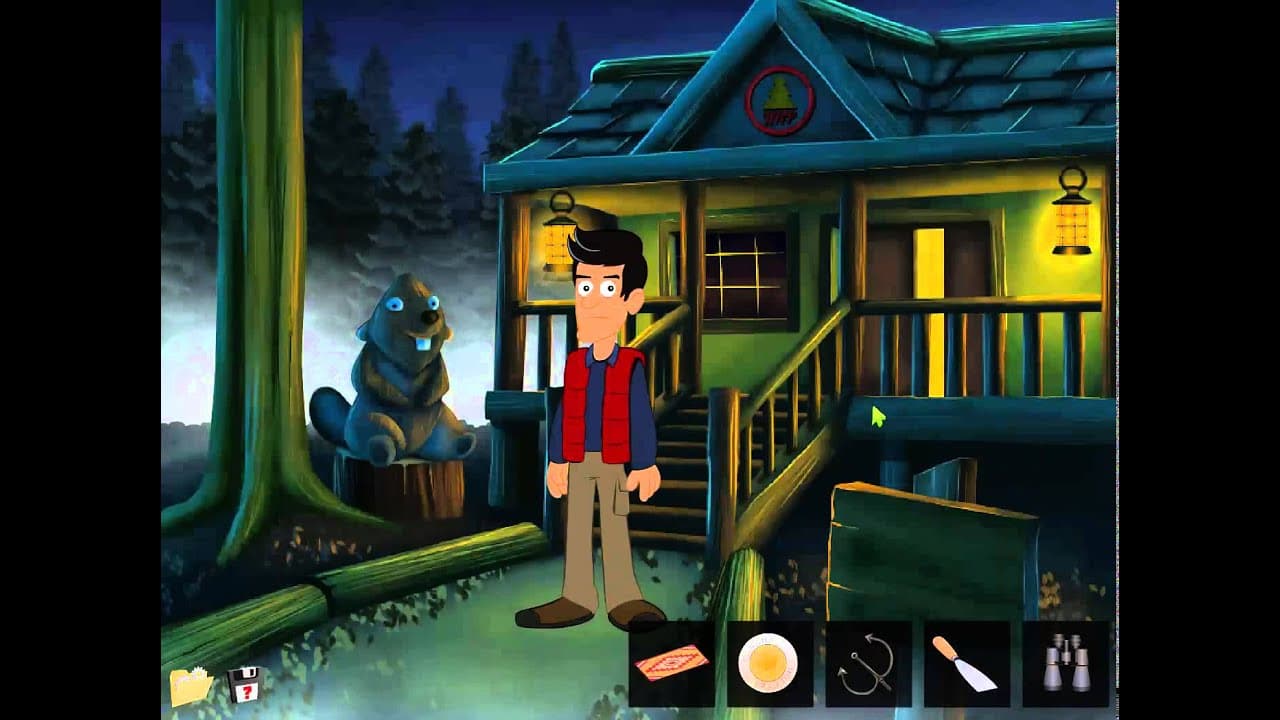Pick the putty knife from the inventory

pyautogui.click(x=964, y=663)
